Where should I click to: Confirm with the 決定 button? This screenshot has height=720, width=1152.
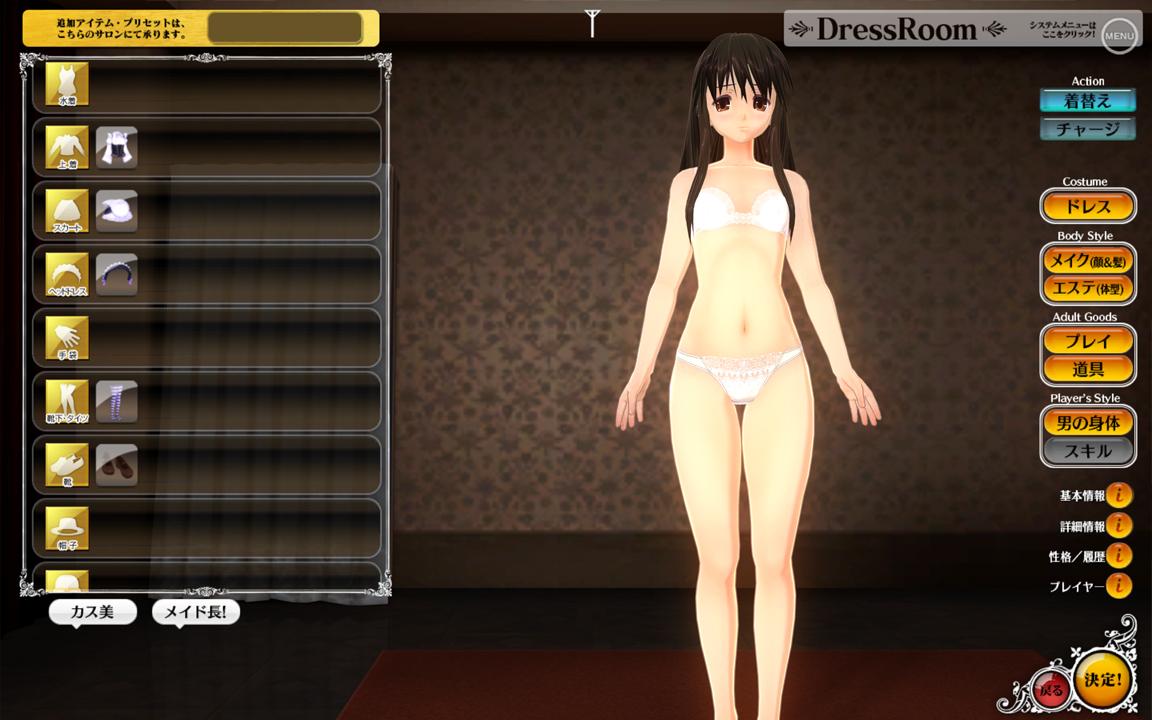point(1104,680)
